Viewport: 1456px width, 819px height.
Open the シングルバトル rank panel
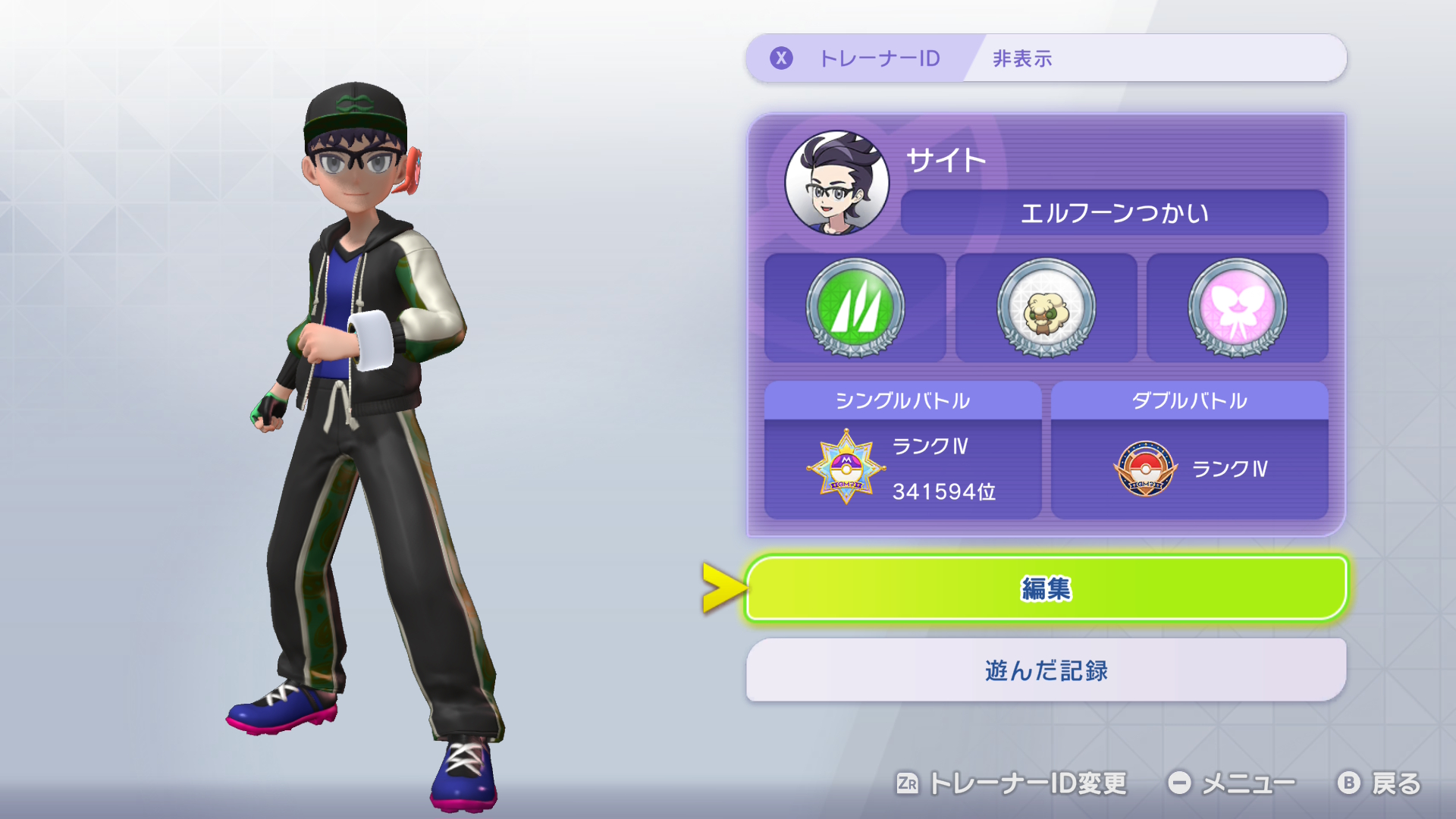click(902, 451)
